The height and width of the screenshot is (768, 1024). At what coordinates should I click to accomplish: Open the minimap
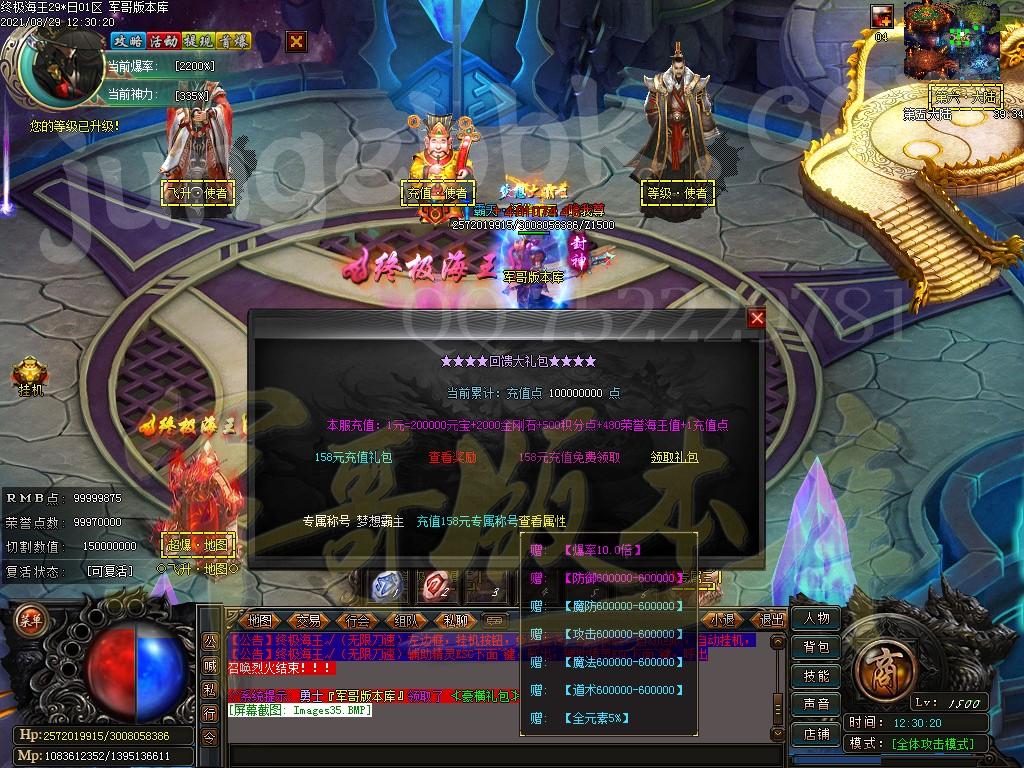[952, 40]
